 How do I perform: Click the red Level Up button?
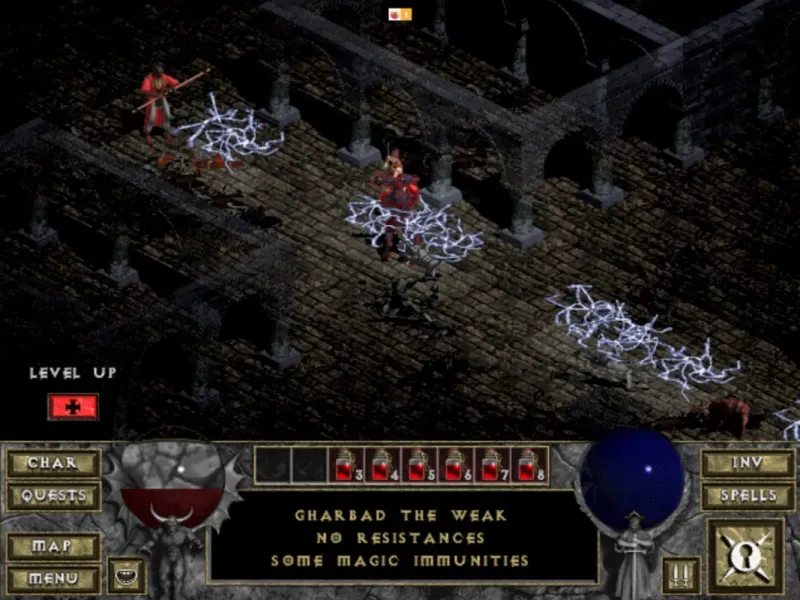point(73,406)
